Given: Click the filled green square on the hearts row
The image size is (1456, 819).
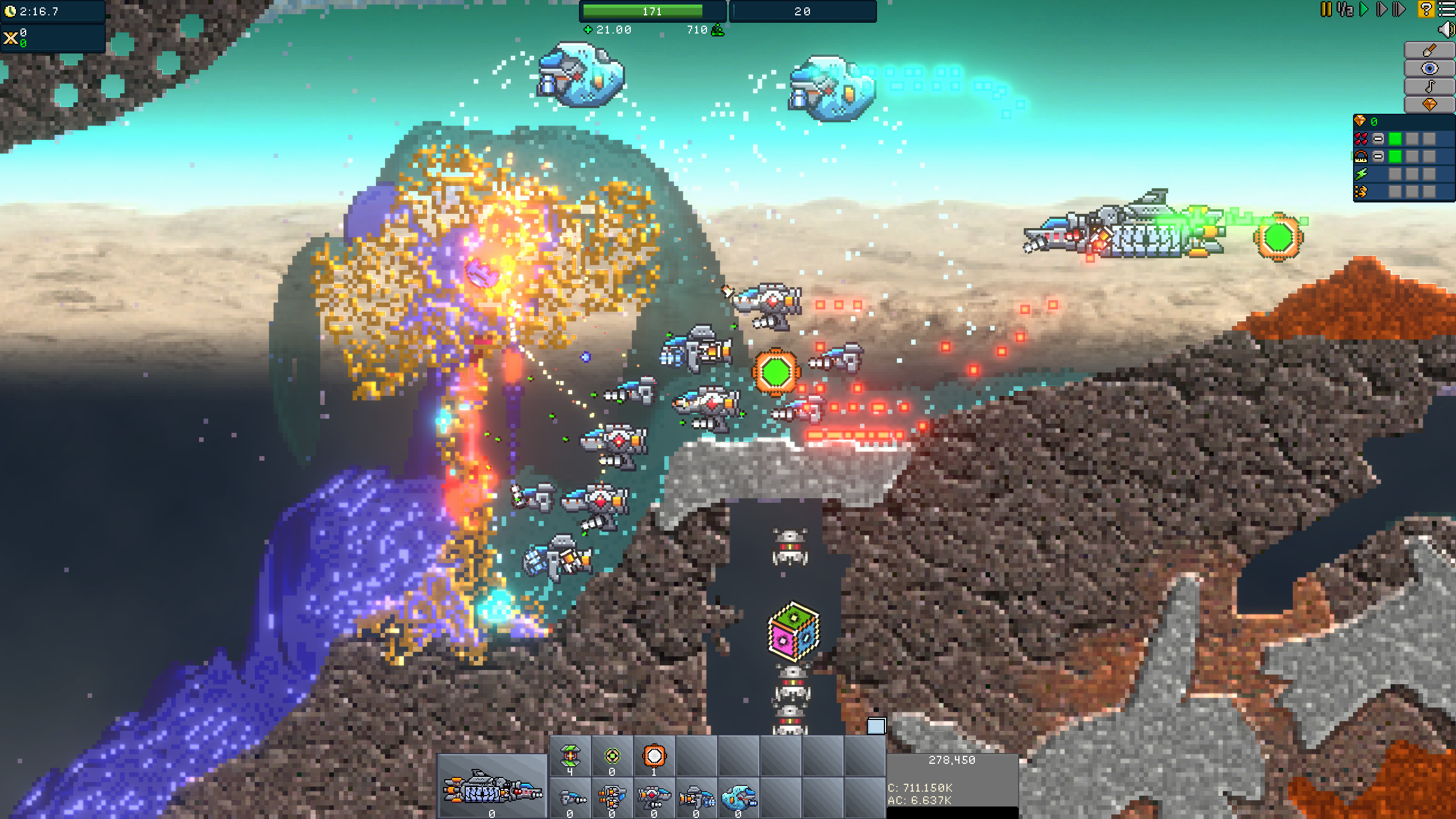Looking at the screenshot, I should tap(1394, 139).
